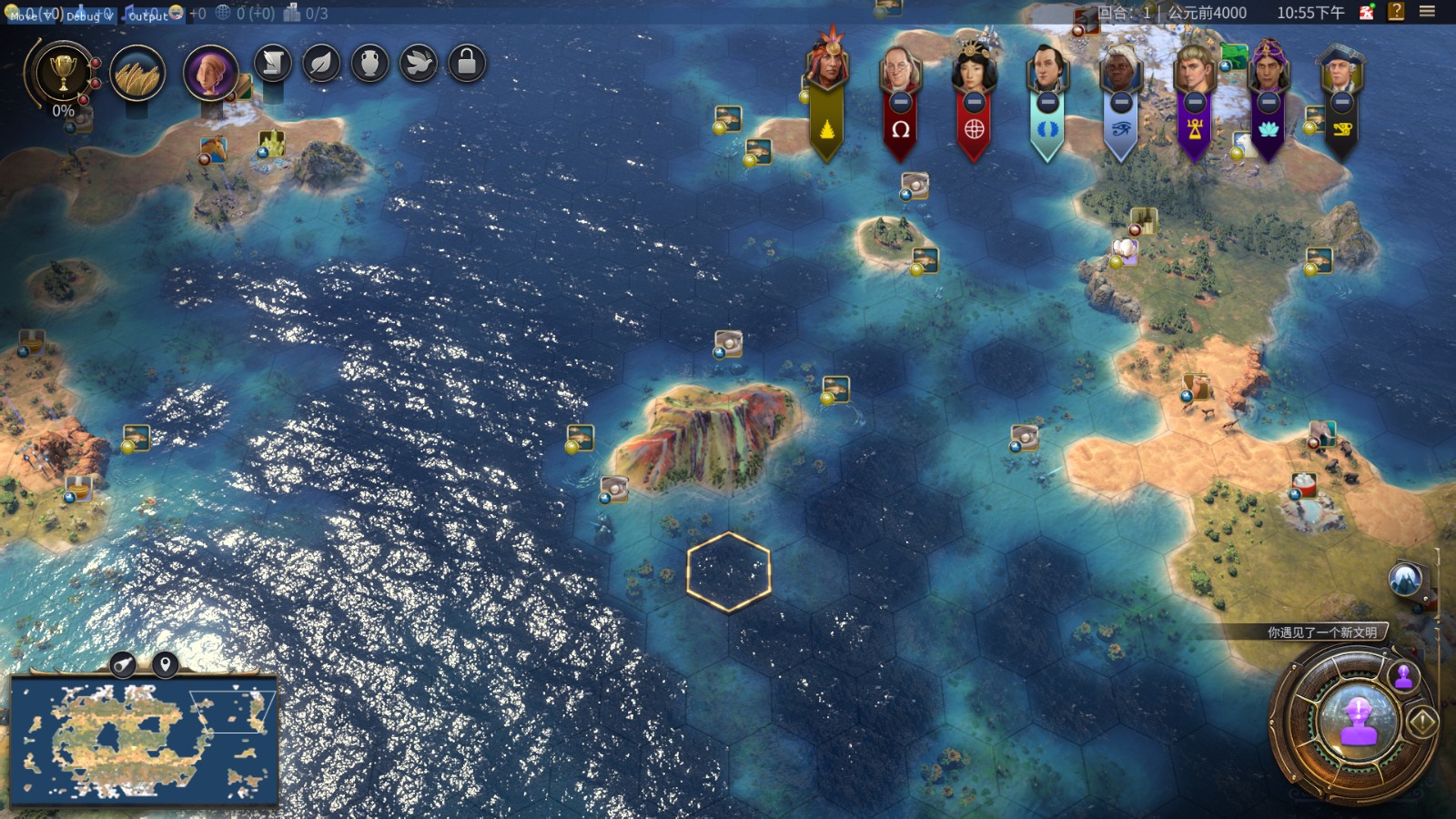Click the leaf icon button
This screenshot has height=819, width=1456.
click(321, 64)
